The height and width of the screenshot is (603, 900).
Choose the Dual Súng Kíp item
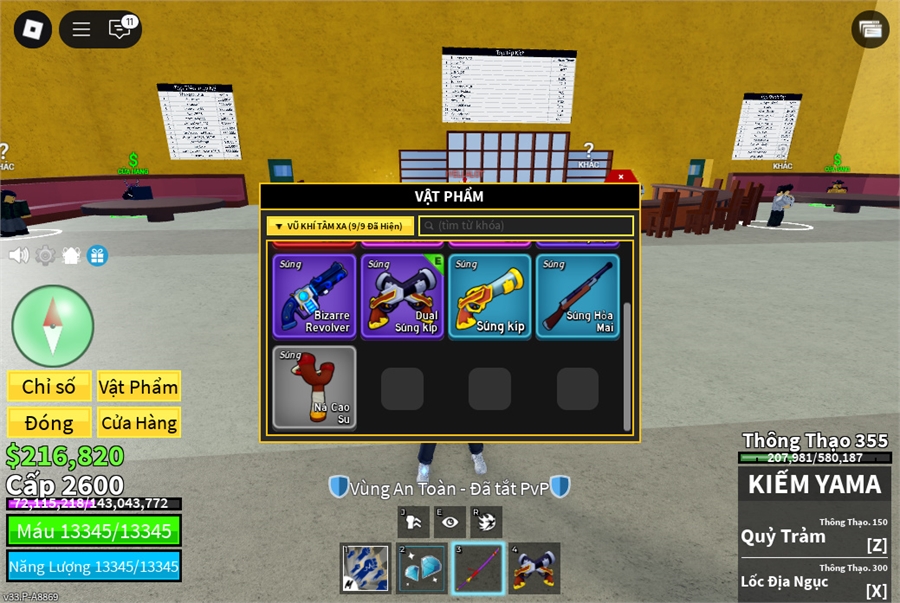(x=403, y=296)
